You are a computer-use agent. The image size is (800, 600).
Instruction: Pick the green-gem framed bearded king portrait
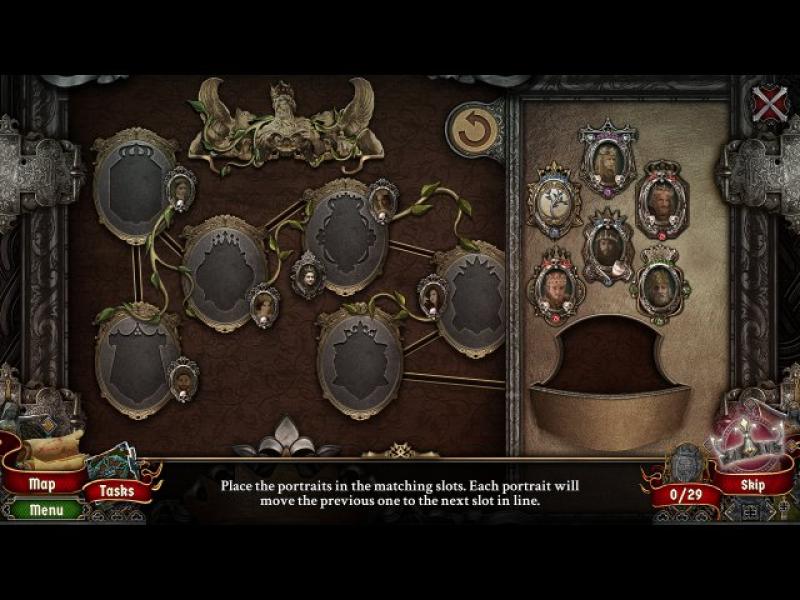pyautogui.click(x=660, y=285)
